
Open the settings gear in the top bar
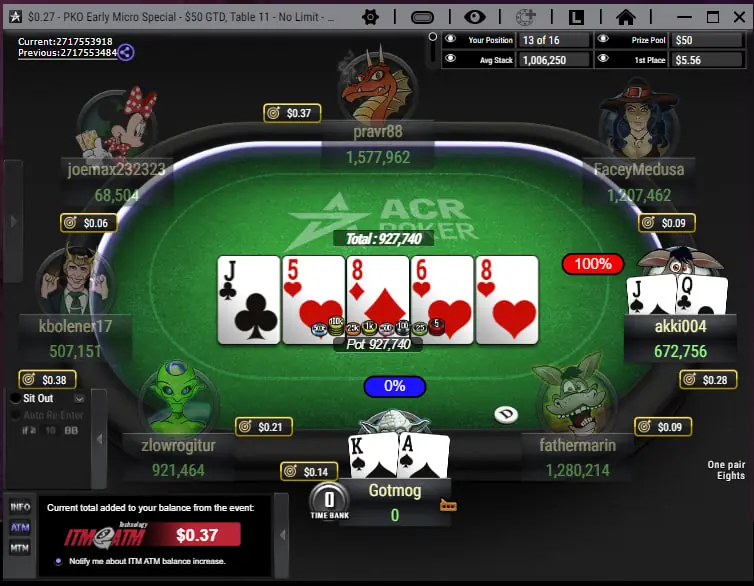pos(370,17)
